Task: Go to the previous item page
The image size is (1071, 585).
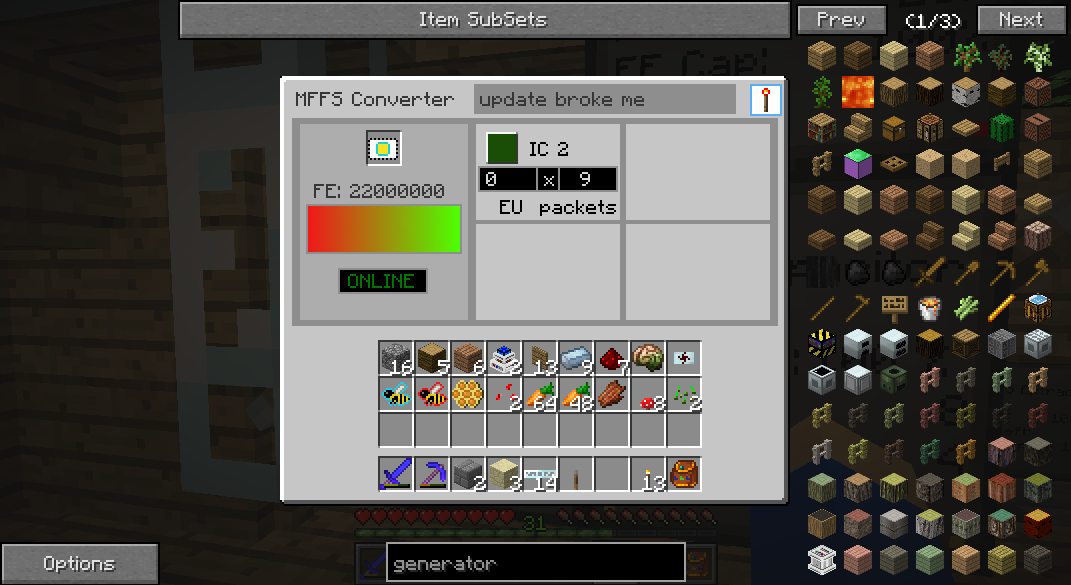Action: [841, 20]
